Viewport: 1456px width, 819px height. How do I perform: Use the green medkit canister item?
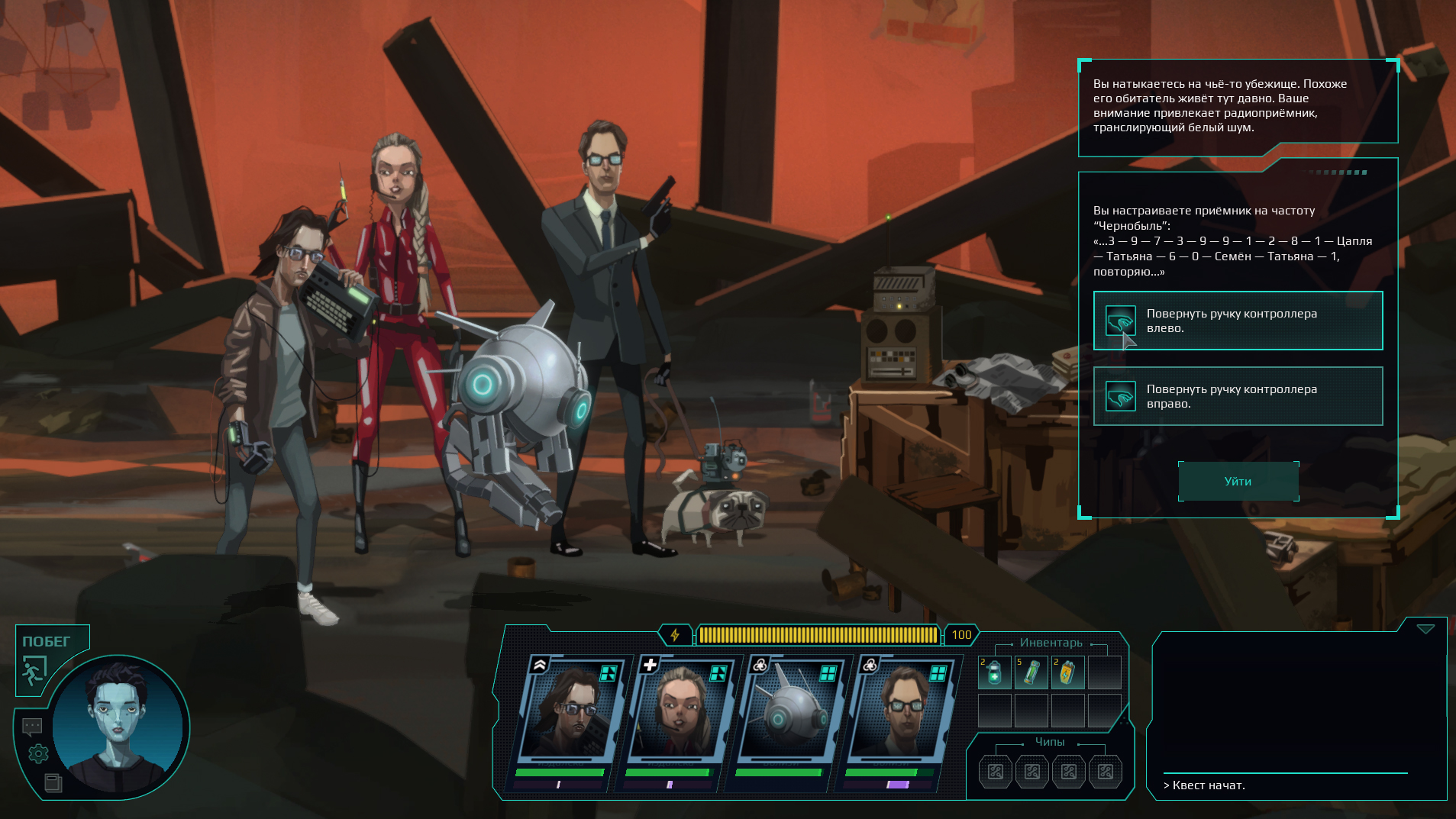pyautogui.click(x=994, y=673)
